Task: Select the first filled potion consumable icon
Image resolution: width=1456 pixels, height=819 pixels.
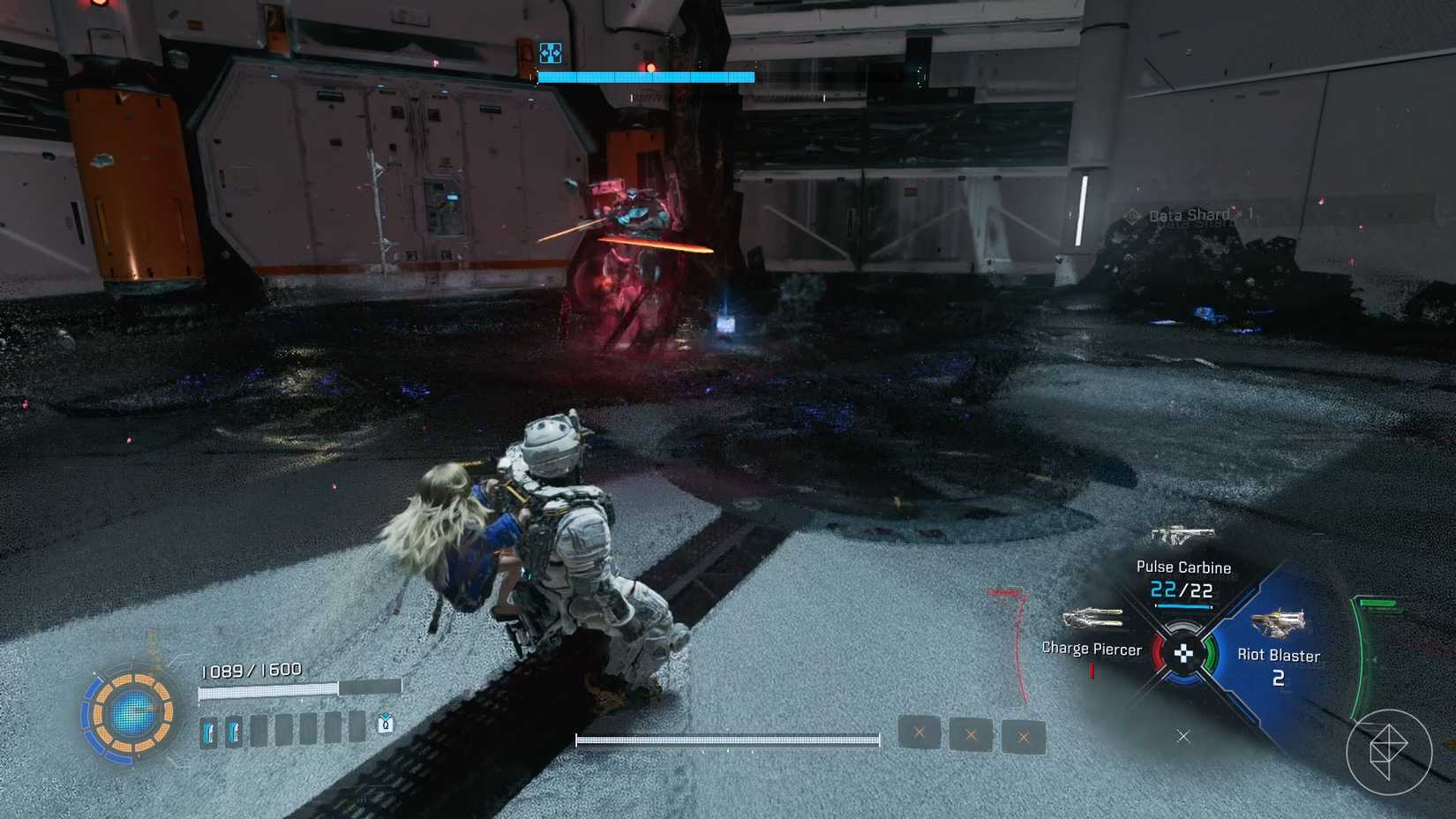Action: click(210, 732)
